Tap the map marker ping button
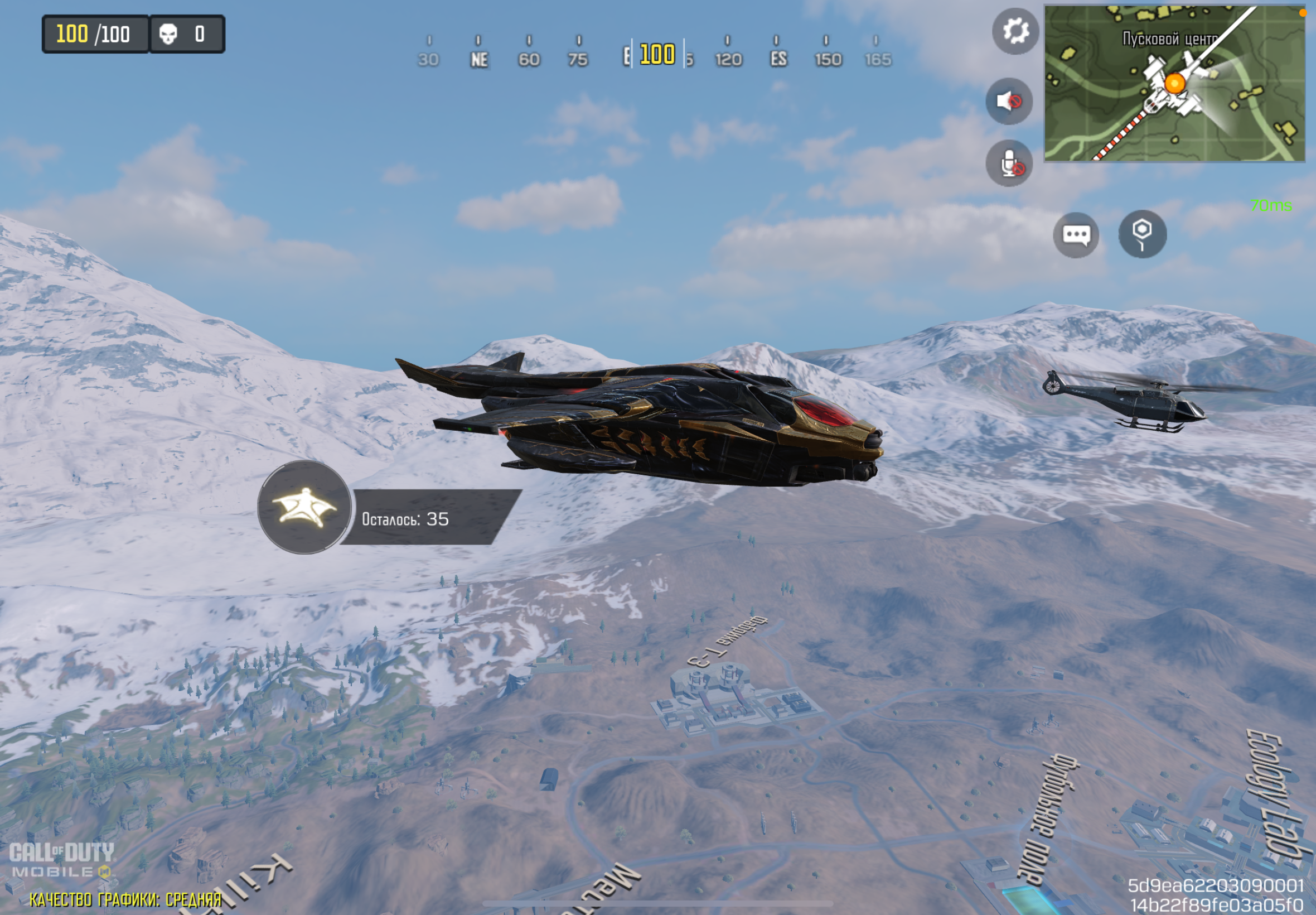The image size is (1316, 915). pyautogui.click(x=1143, y=234)
